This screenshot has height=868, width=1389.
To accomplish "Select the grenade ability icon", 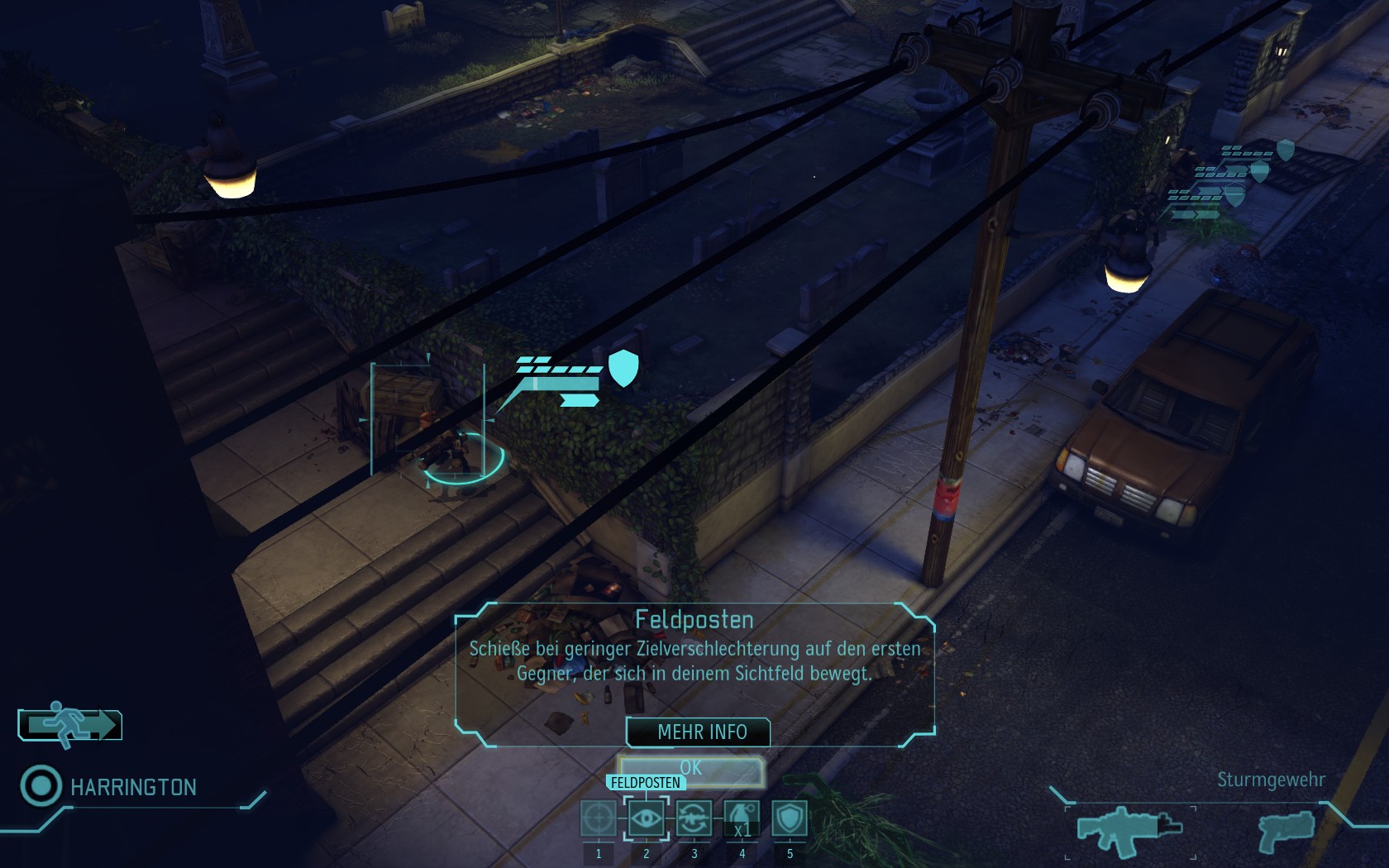I will [742, 818].
